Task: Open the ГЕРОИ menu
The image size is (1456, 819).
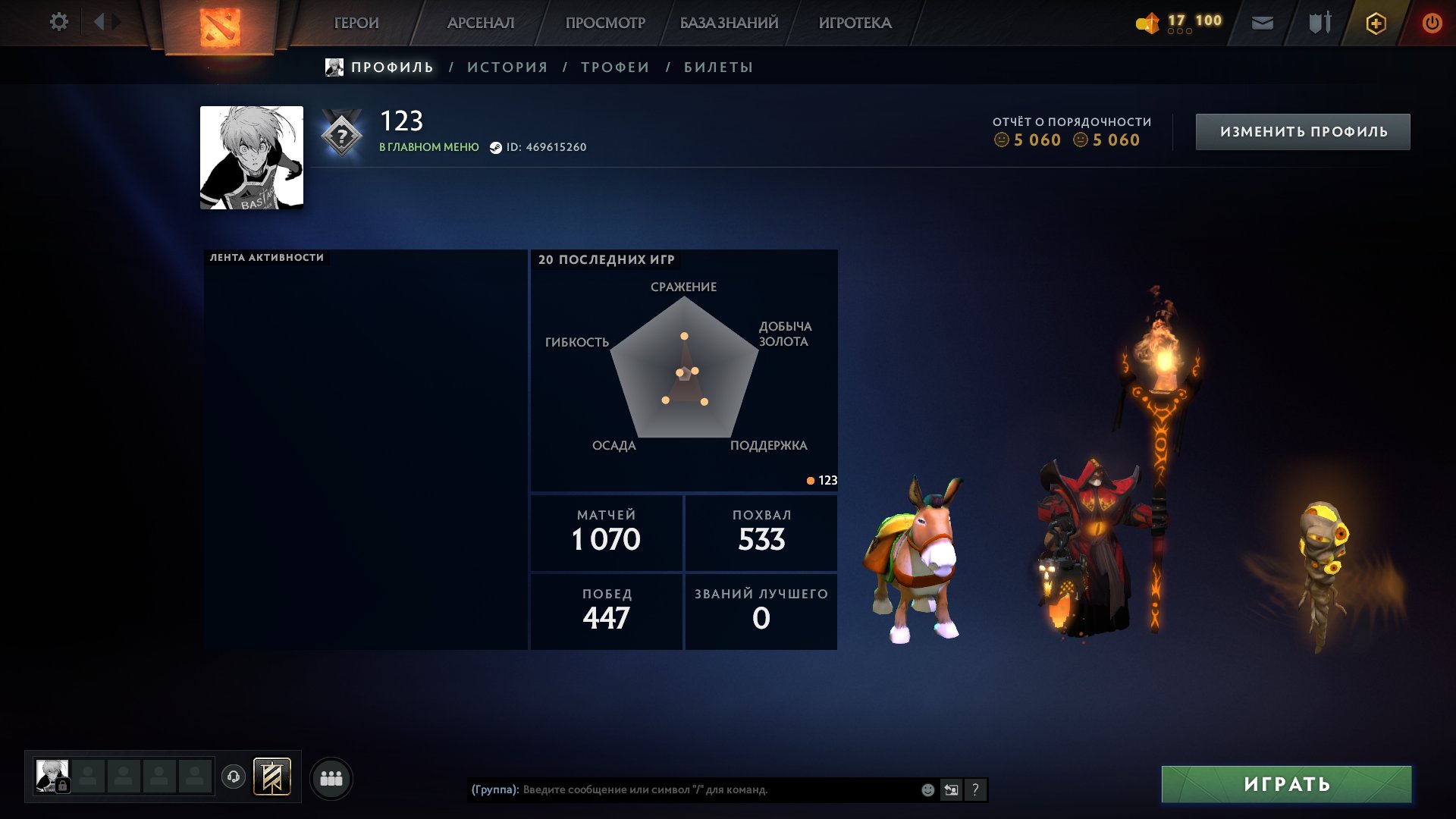Action: pyautogui.click(x=356, y=24)
